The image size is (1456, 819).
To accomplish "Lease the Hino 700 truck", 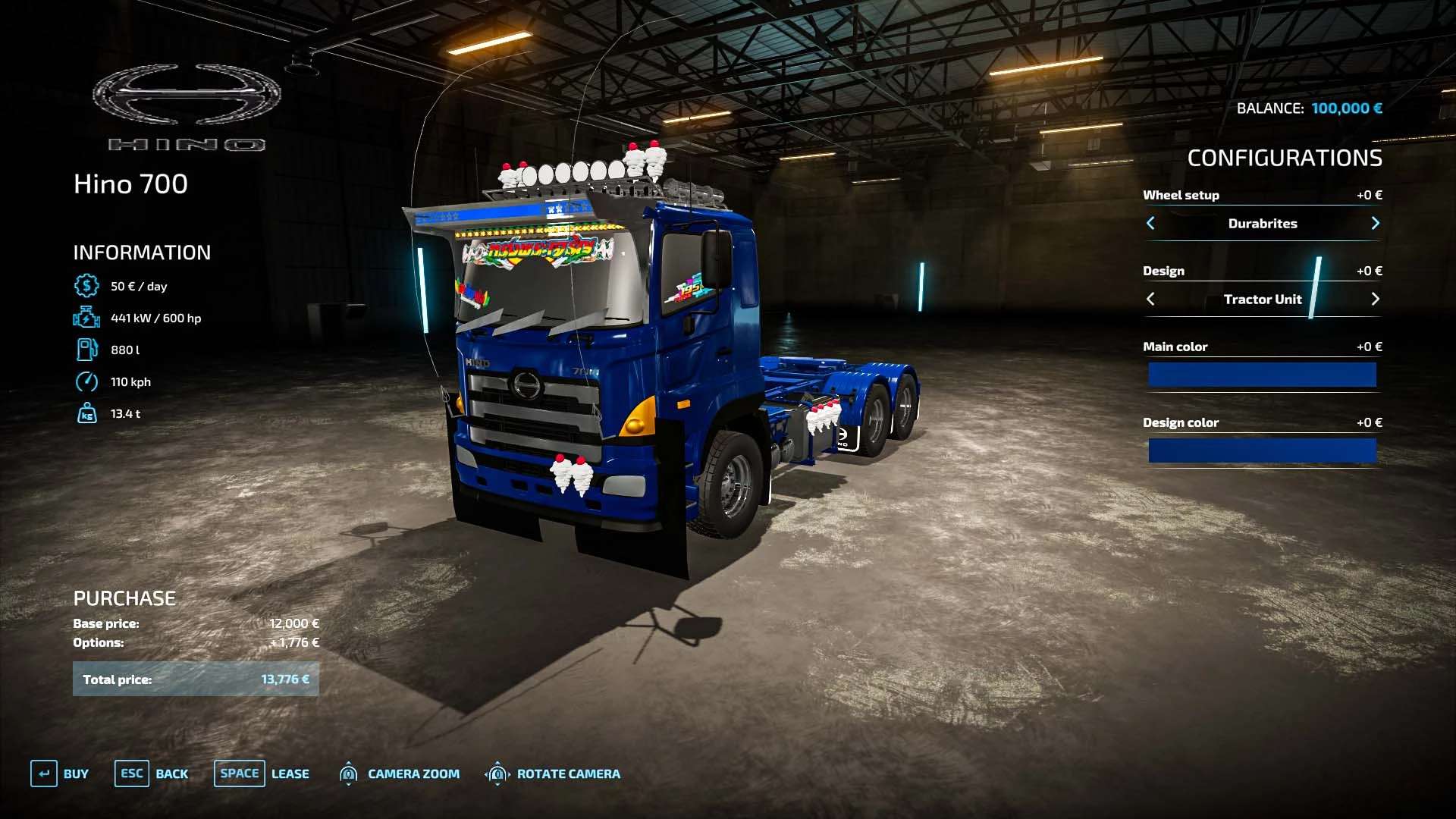I will pyautogui.click(x=262, y=773).
